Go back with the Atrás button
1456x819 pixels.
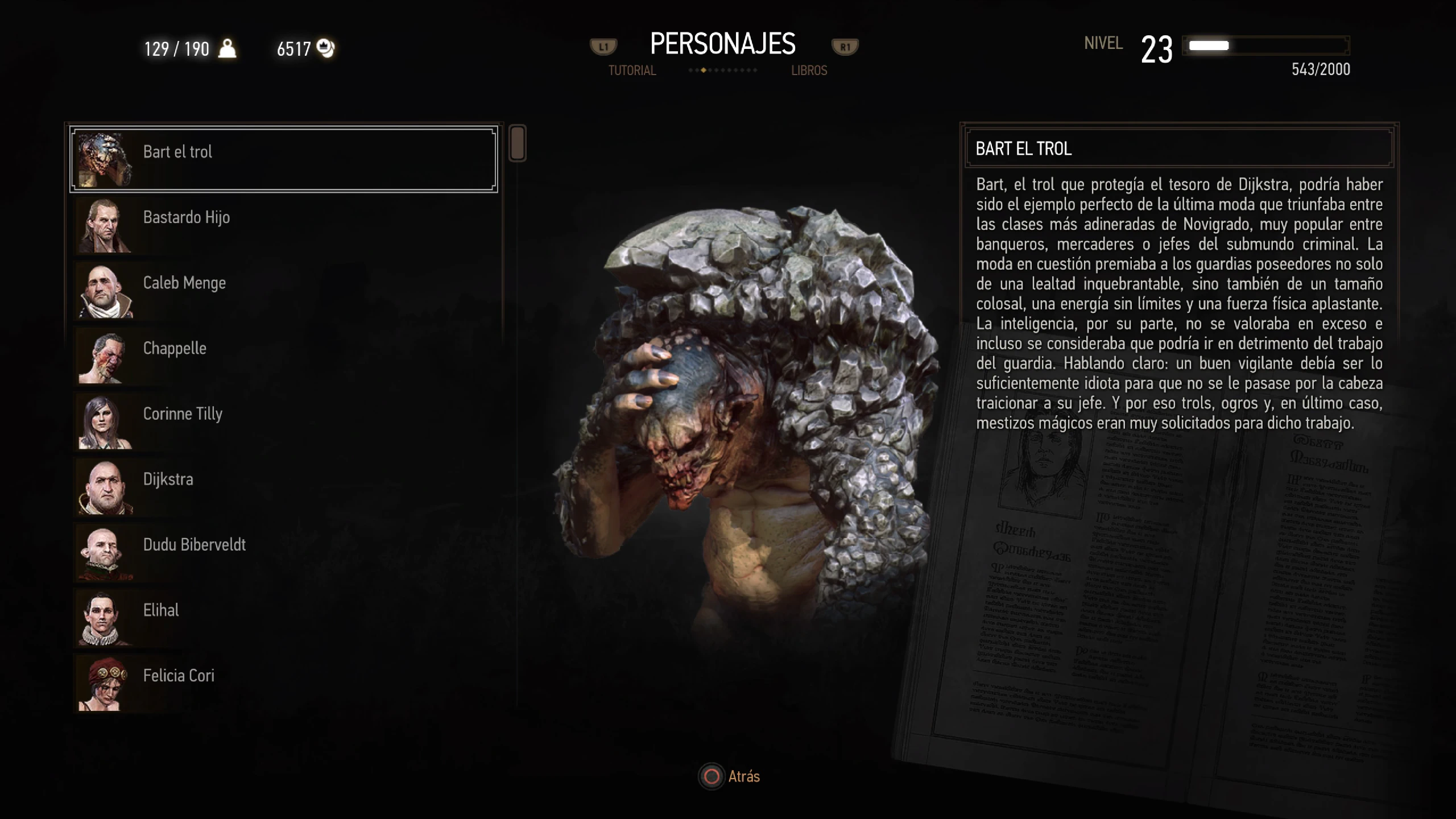tap(730, 776)
